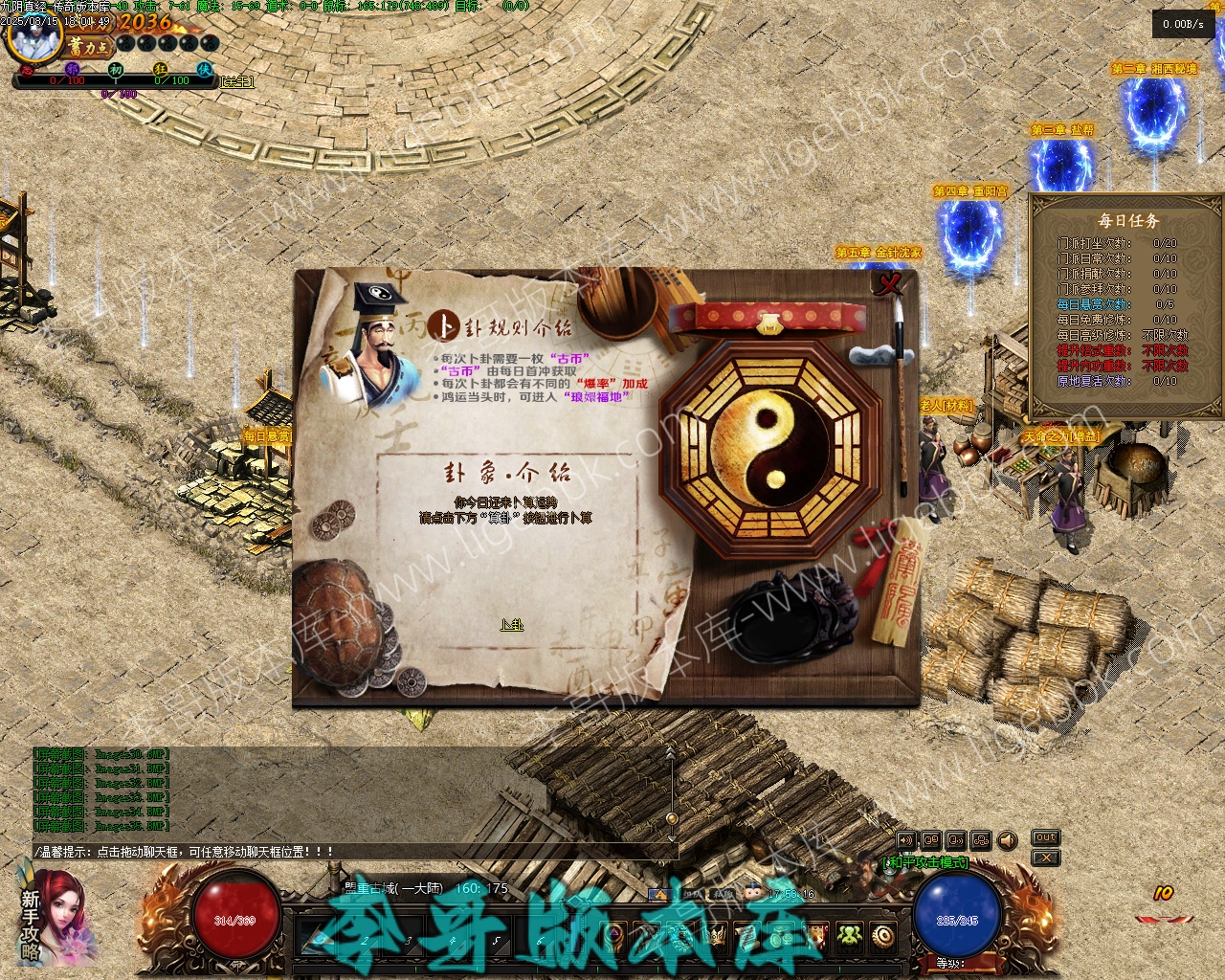Click the 卜卦 link to cast a divination
The width and height of the screenshot is (1225, 980).
click(x=512, y=625)
